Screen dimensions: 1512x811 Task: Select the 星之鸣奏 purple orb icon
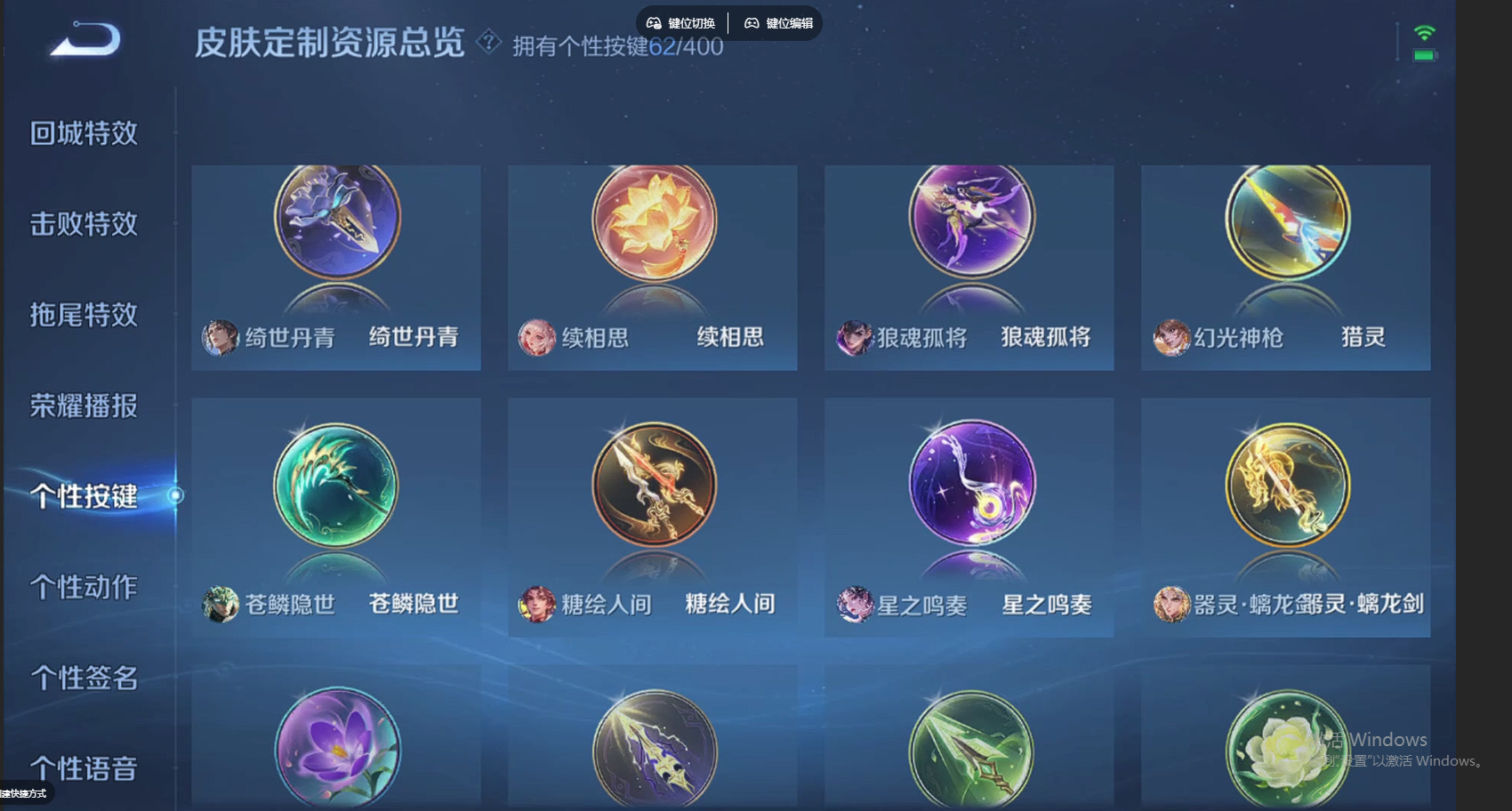click(x=969, y=486)
